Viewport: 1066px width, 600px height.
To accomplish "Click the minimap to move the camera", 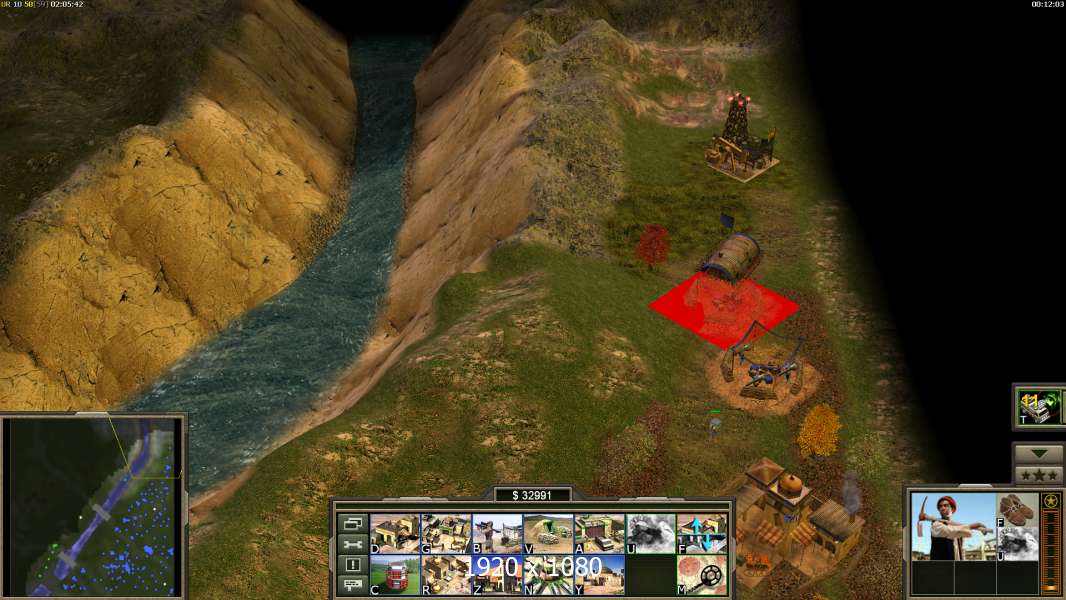I will point(93,506).
